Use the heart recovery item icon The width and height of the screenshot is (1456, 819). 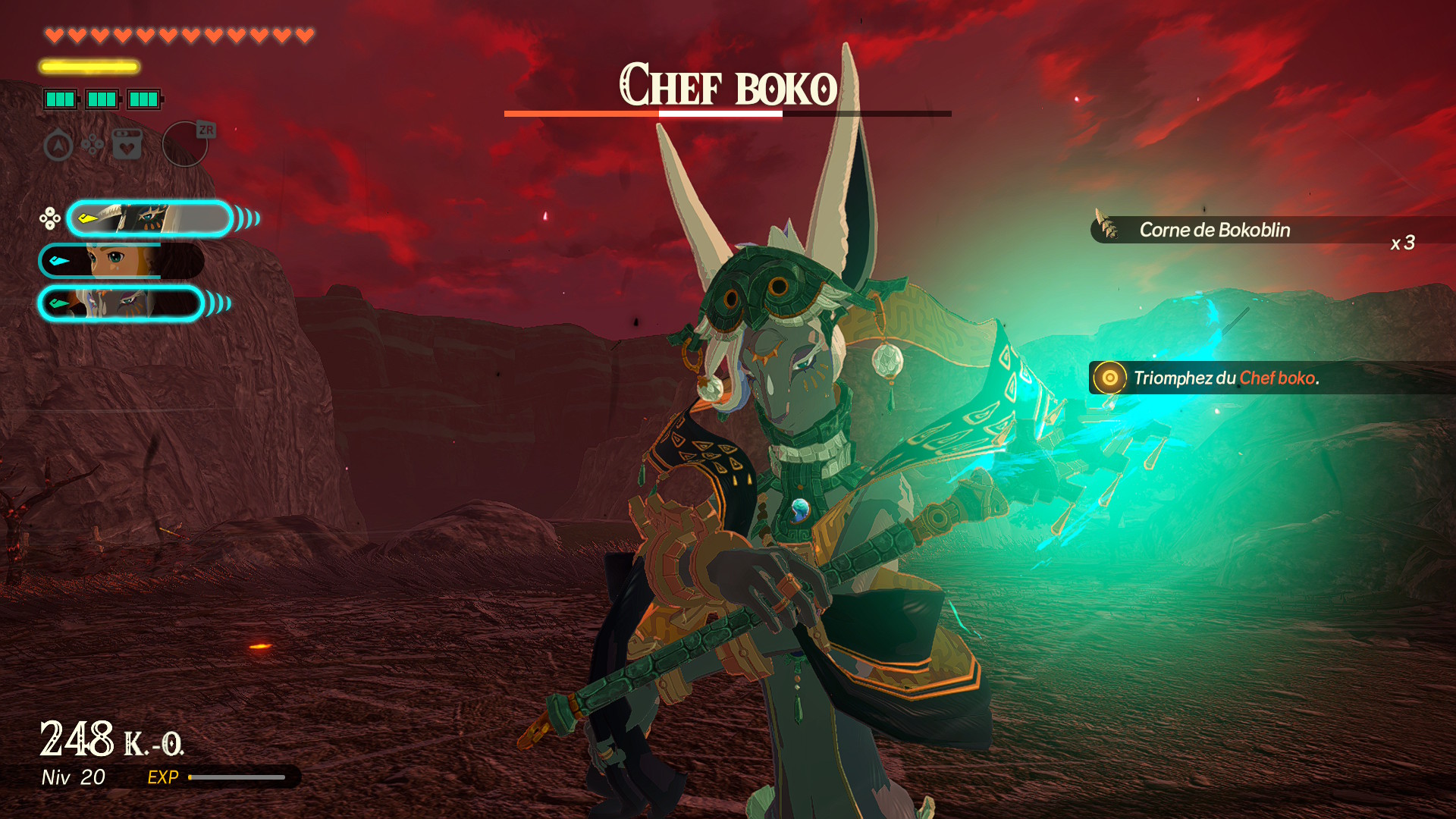[127, 144]
